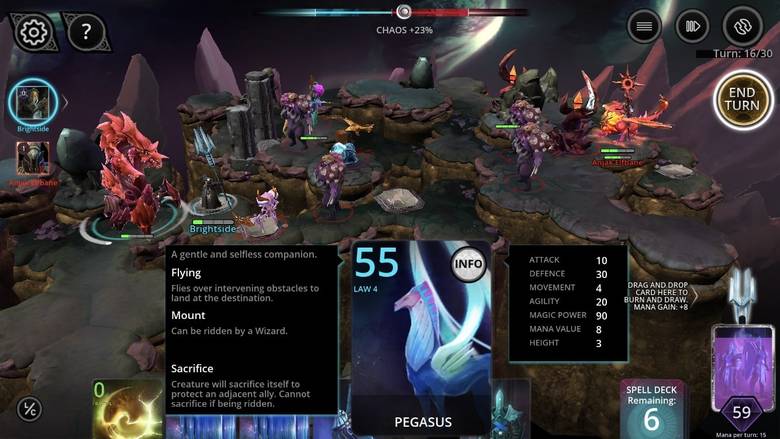Toggle the half-fraction button

click(29, 410)
